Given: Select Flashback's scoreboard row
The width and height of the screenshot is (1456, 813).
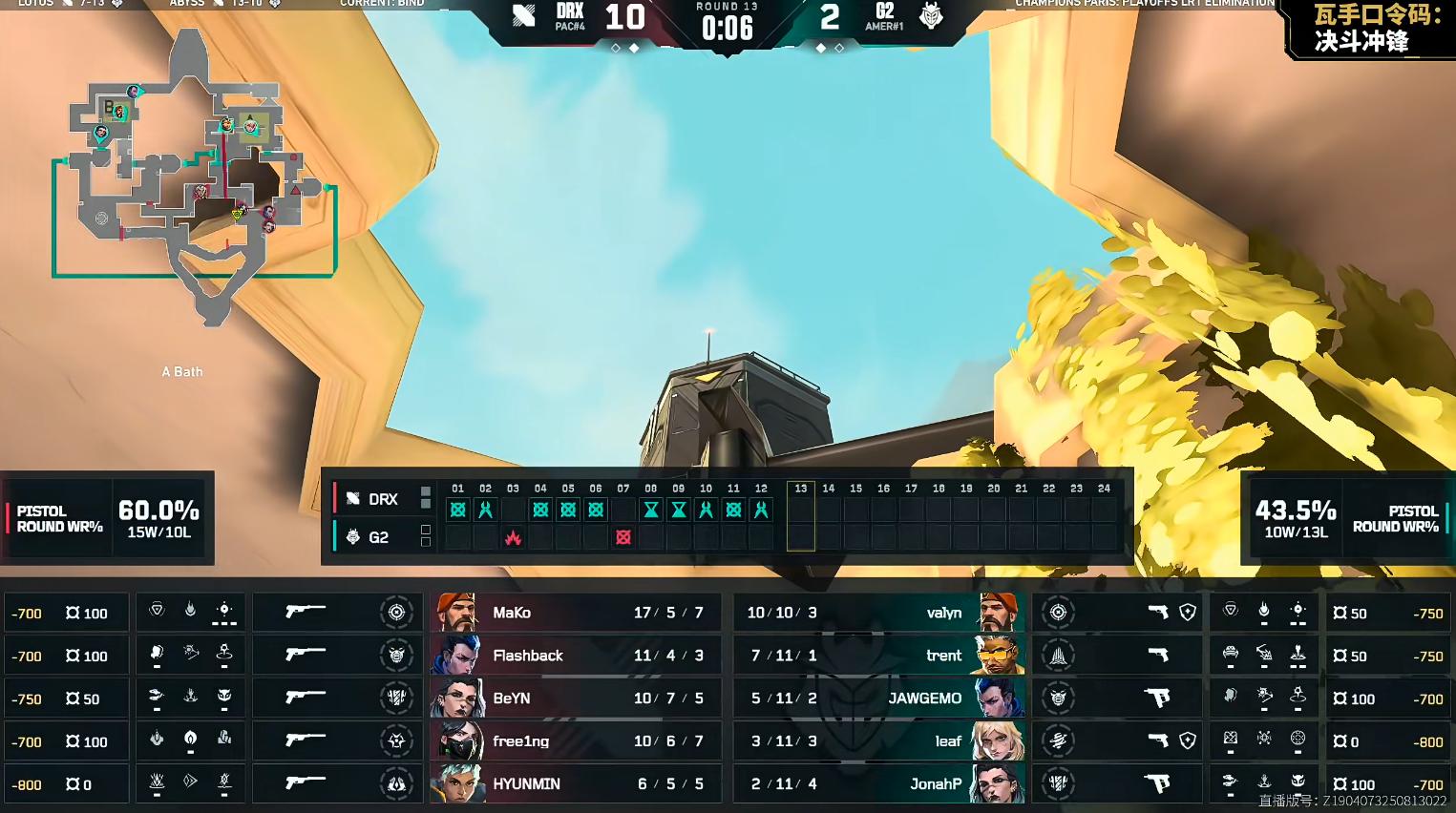Looking at the screenshot, I should pos(570,656).
